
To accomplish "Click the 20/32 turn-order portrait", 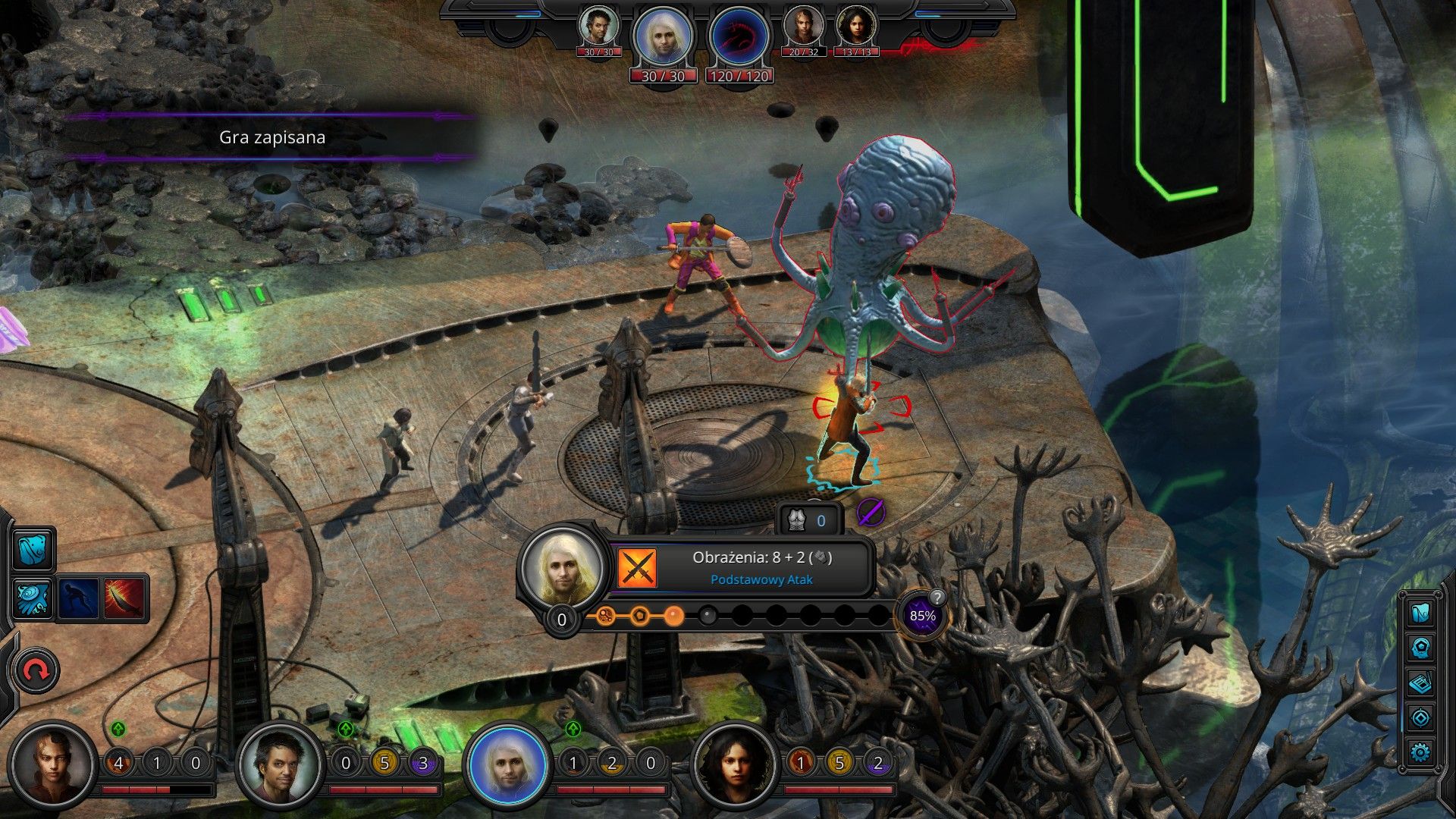I will point(803,28).
